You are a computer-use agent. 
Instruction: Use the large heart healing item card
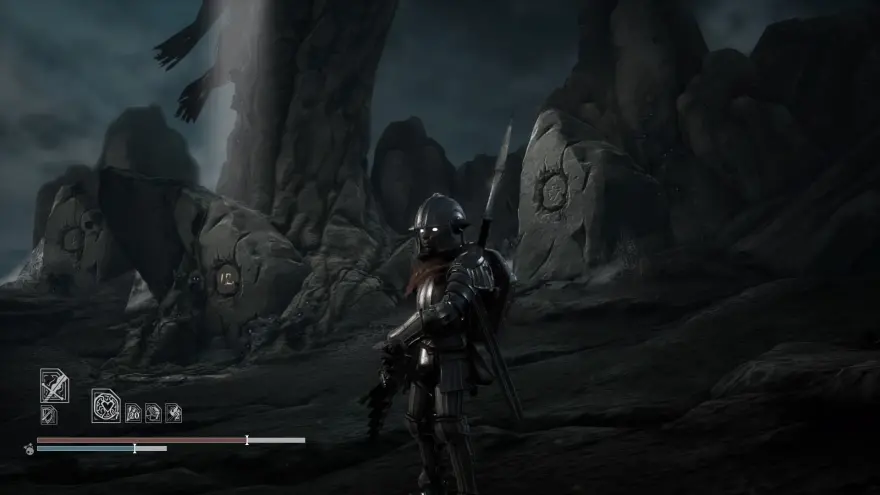[106, 405]
